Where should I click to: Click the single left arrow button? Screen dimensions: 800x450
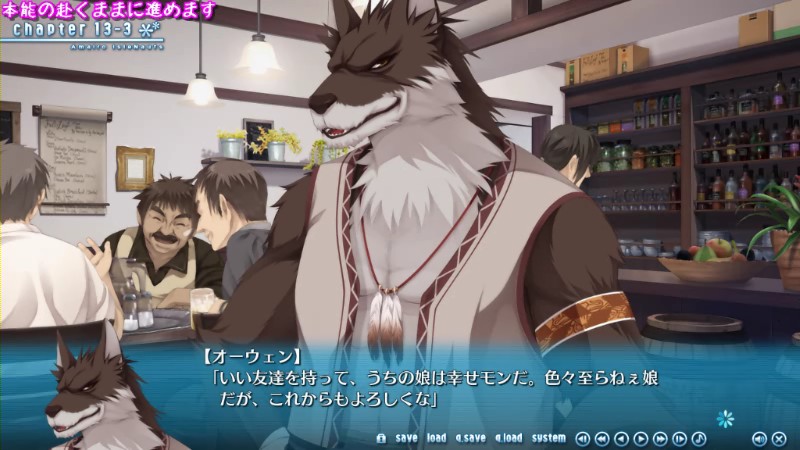click(x=621, y=438)
